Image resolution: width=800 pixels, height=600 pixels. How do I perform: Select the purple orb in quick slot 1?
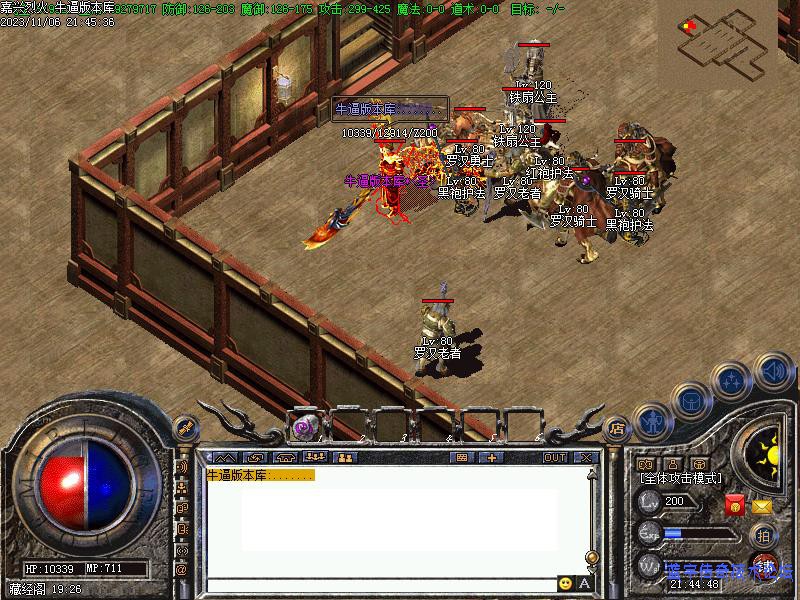point(304,427)
